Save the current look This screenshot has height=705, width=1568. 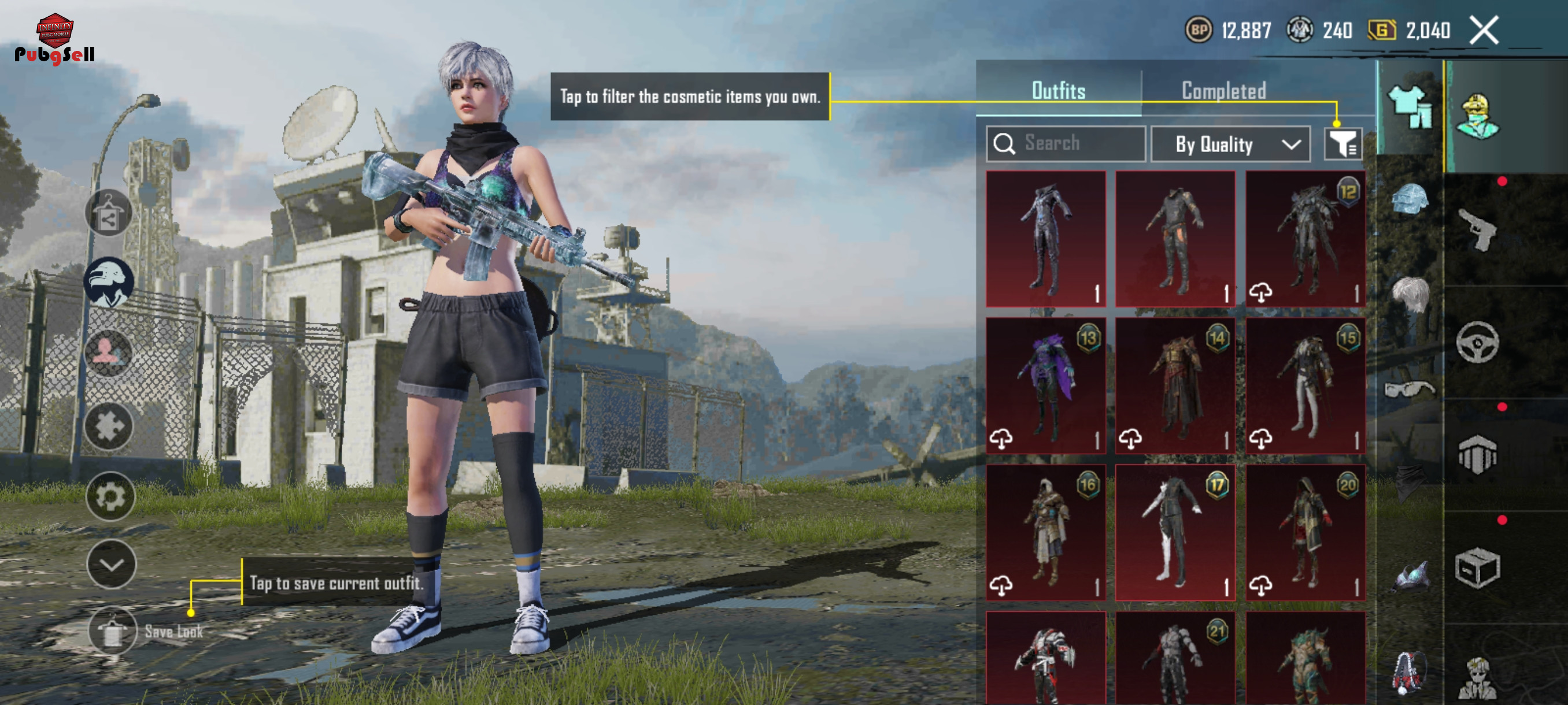coord(112,632)
